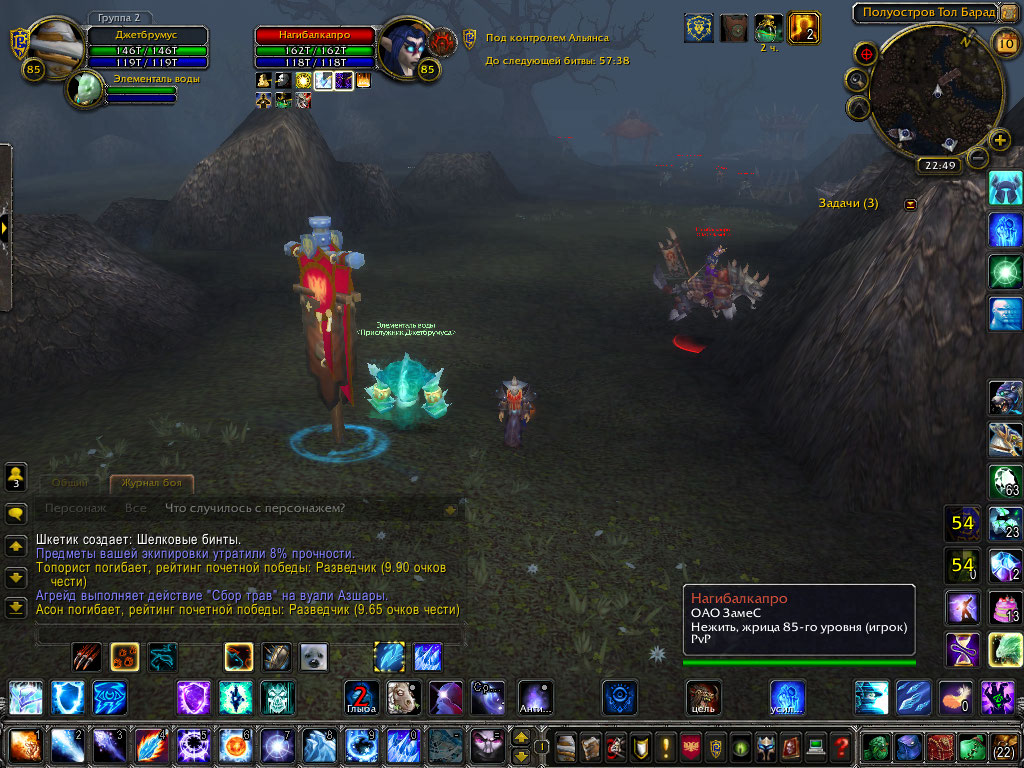Use the pet attack claw ability
The width and height of the screenshot is (1024, 768).
pyautogui.click(x=87, y=657)
